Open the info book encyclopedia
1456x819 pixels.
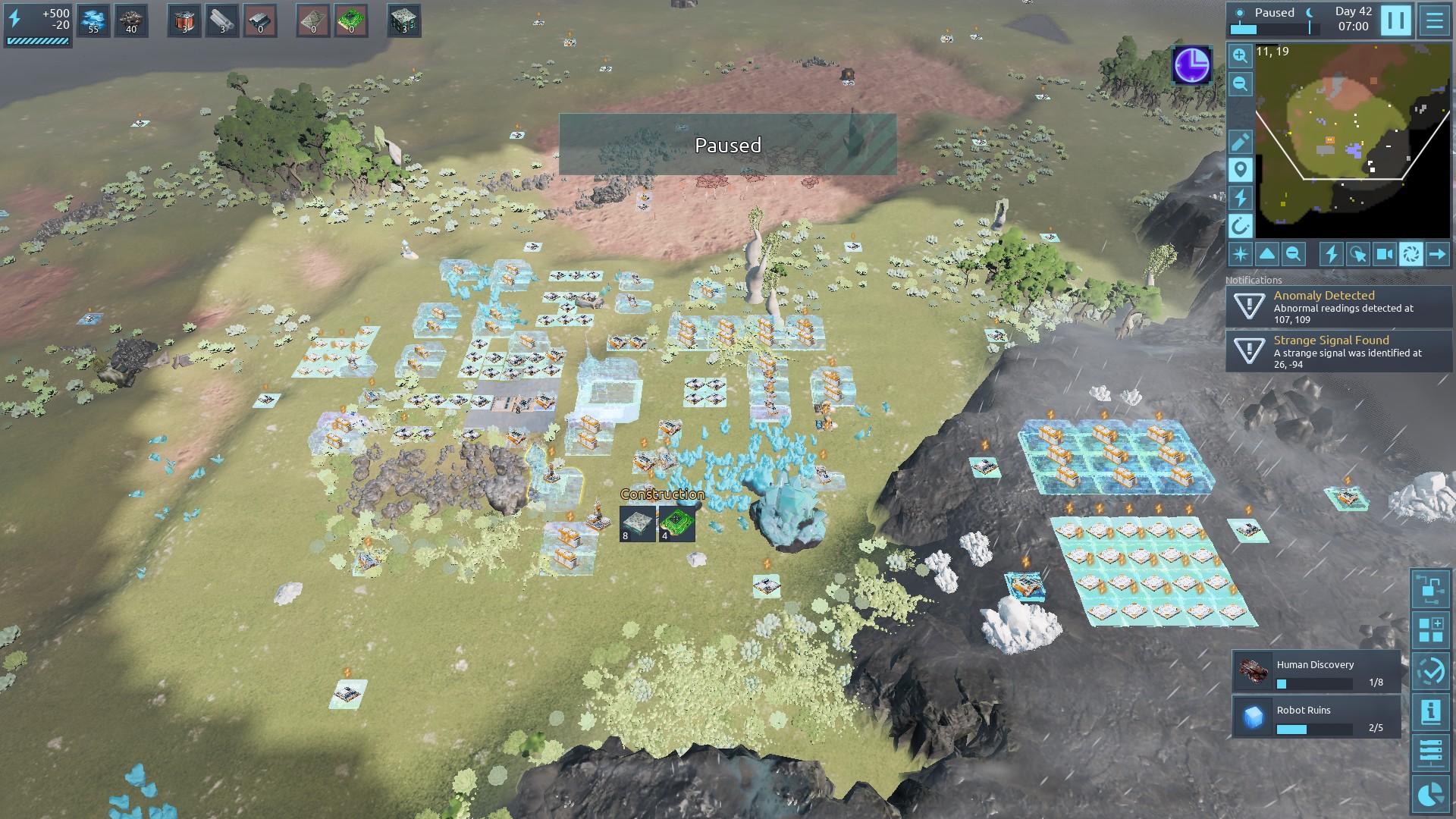[1431, 712]
